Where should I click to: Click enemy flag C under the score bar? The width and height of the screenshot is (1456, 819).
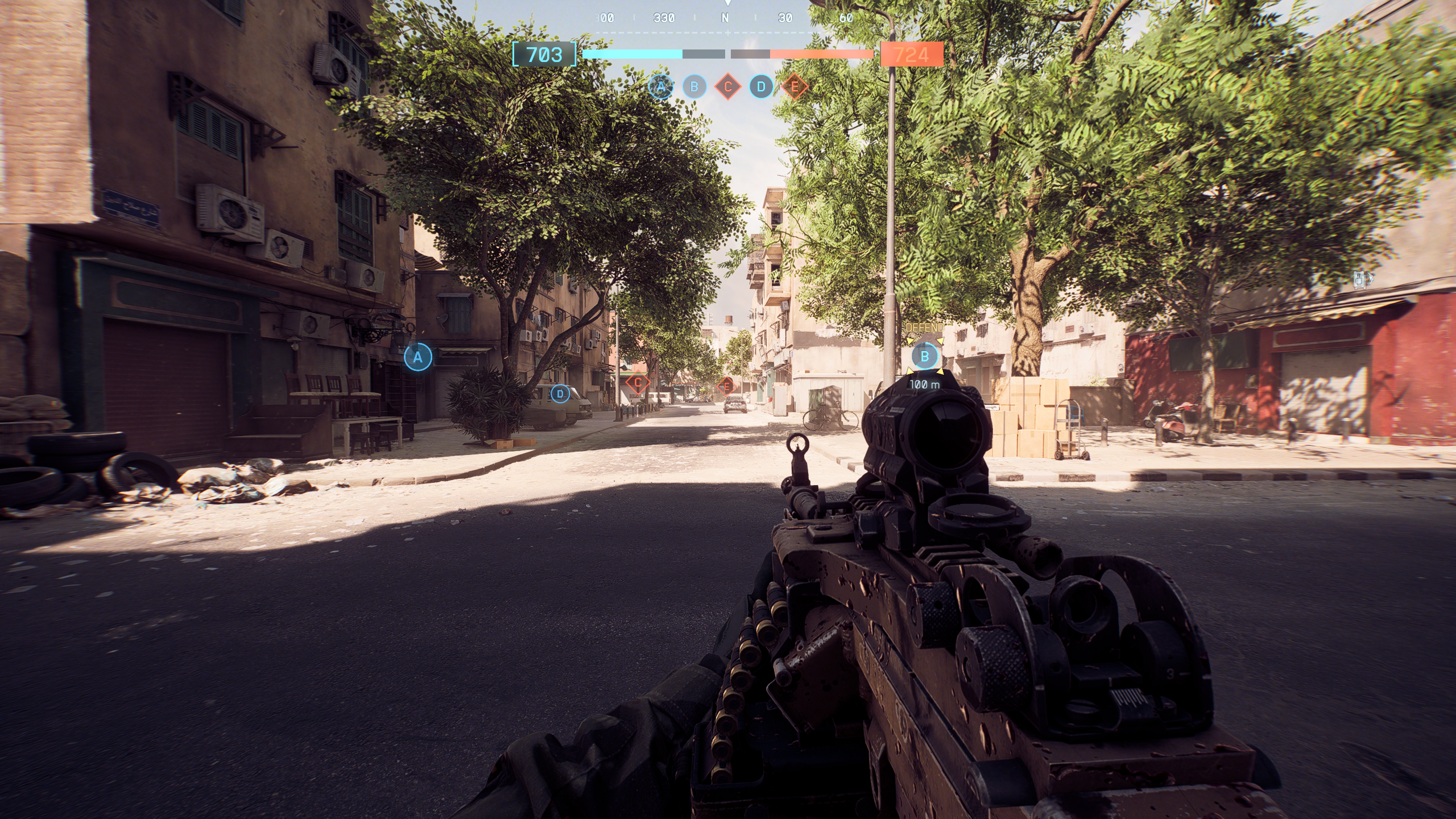click(727, 87)
